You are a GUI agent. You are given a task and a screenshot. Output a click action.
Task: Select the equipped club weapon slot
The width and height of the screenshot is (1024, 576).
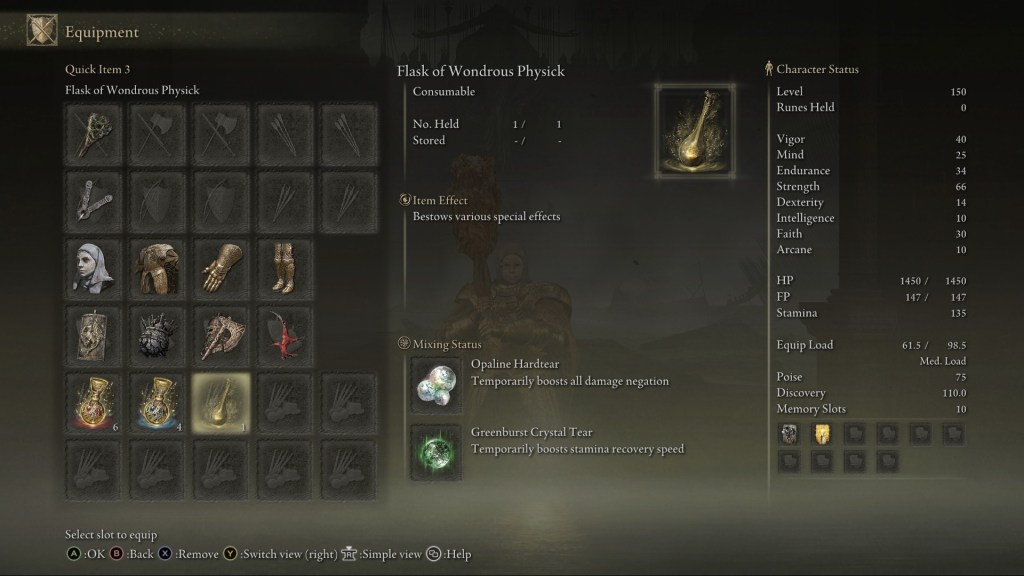[95, 133]
